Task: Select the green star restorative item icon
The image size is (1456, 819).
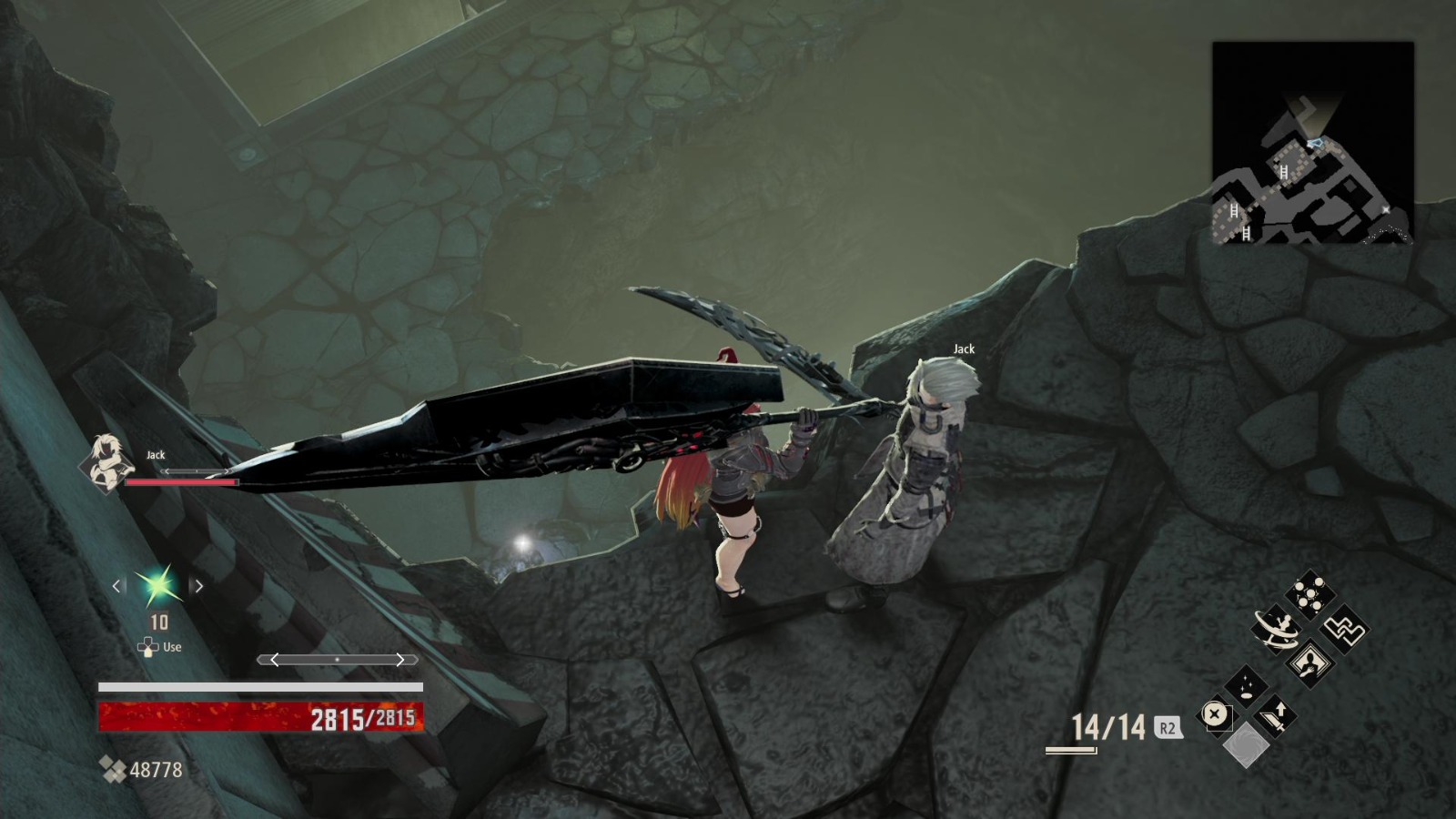Action: (157, 587)
